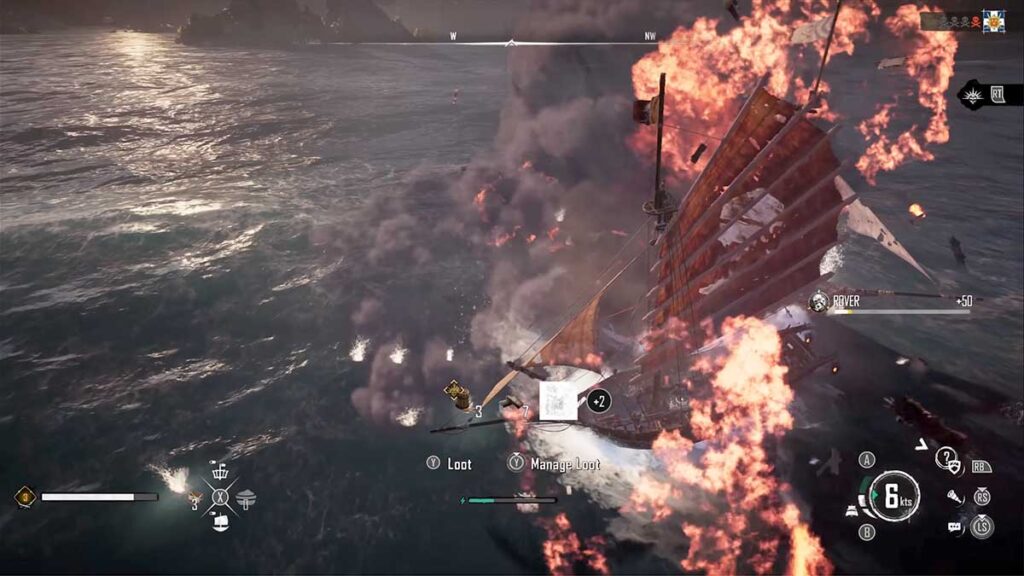The height and width of the screenshot is (576, 1024).
Task: Select the barrel loot item
Action: (x=457, y=395)
